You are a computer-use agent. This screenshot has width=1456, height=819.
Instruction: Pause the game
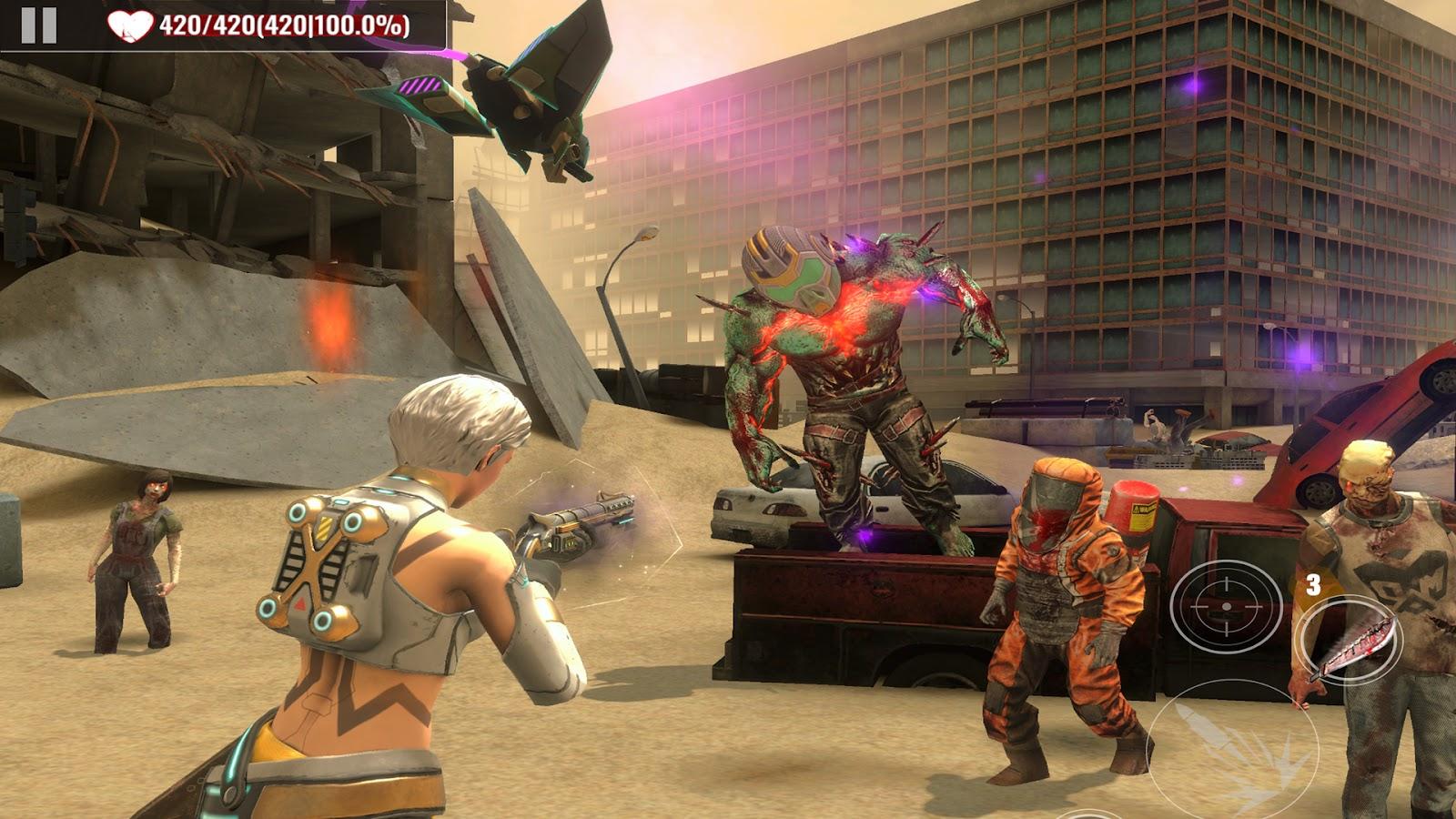coord(39,25)
